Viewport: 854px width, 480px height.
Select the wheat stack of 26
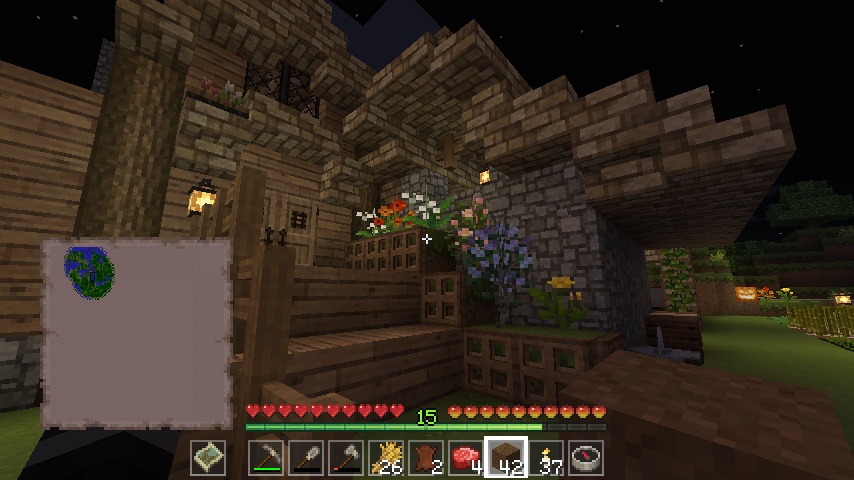coord(387,457)
